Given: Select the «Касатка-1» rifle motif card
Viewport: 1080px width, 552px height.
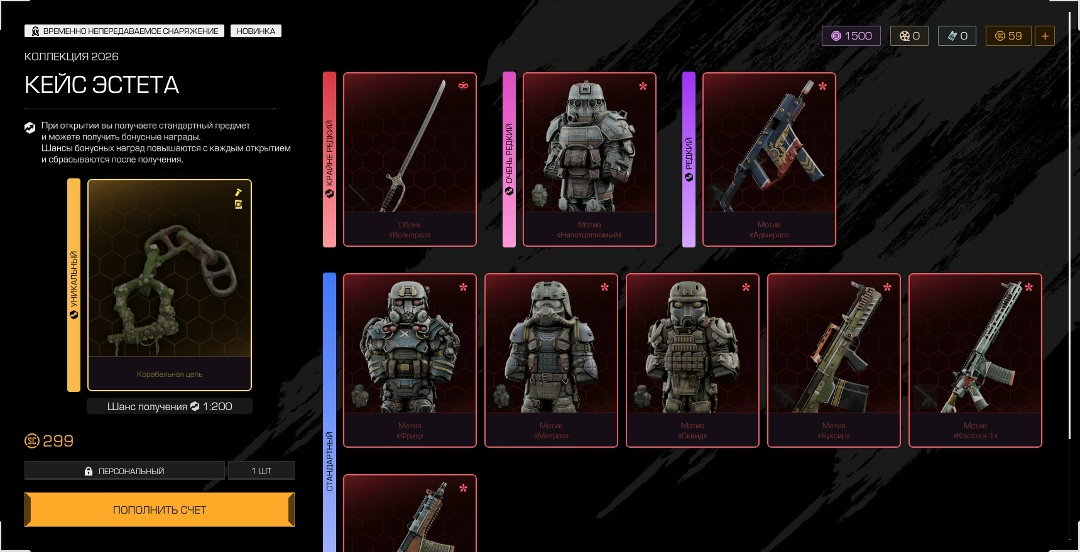Looking at the screenshot, I should 975,359.
